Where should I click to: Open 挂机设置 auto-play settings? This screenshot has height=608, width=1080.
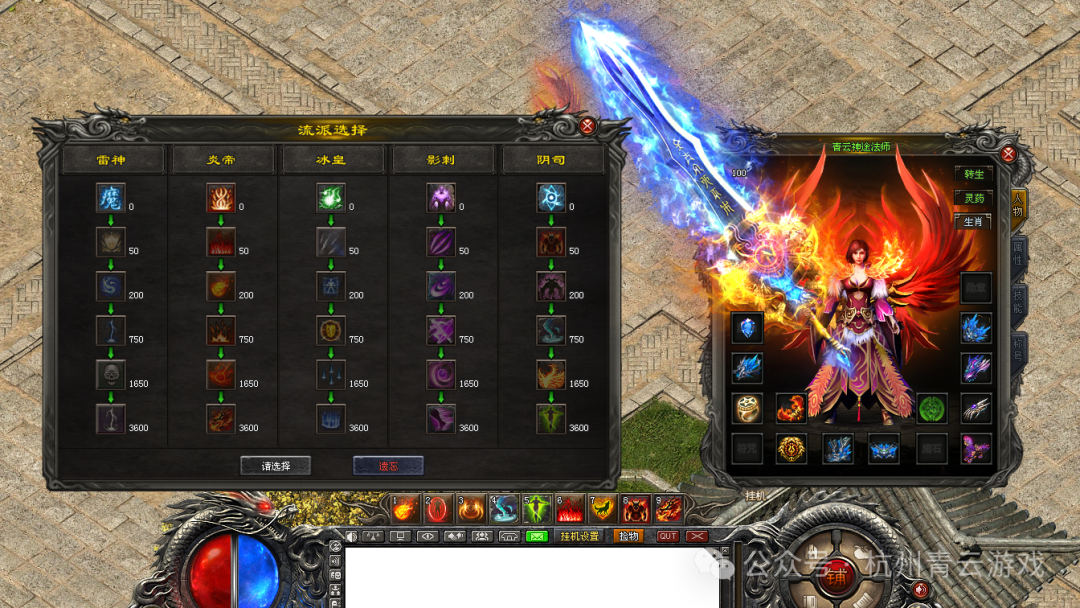579,537
